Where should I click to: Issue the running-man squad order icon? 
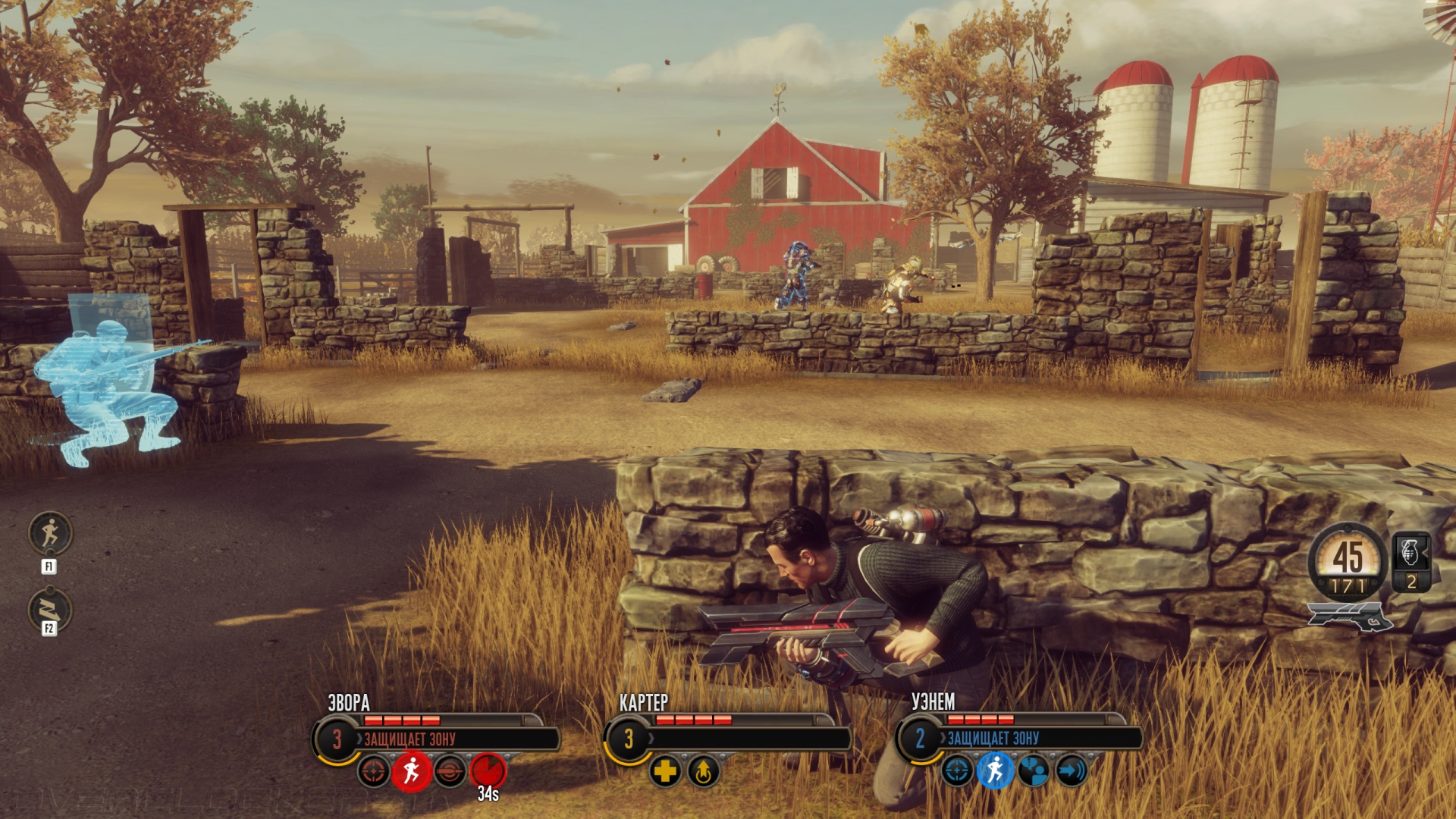point(50,533)
